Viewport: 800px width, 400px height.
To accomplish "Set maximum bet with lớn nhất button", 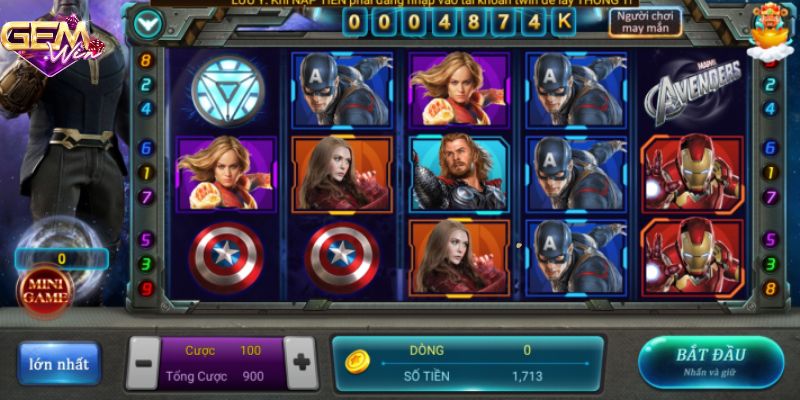I will point(59,363).
